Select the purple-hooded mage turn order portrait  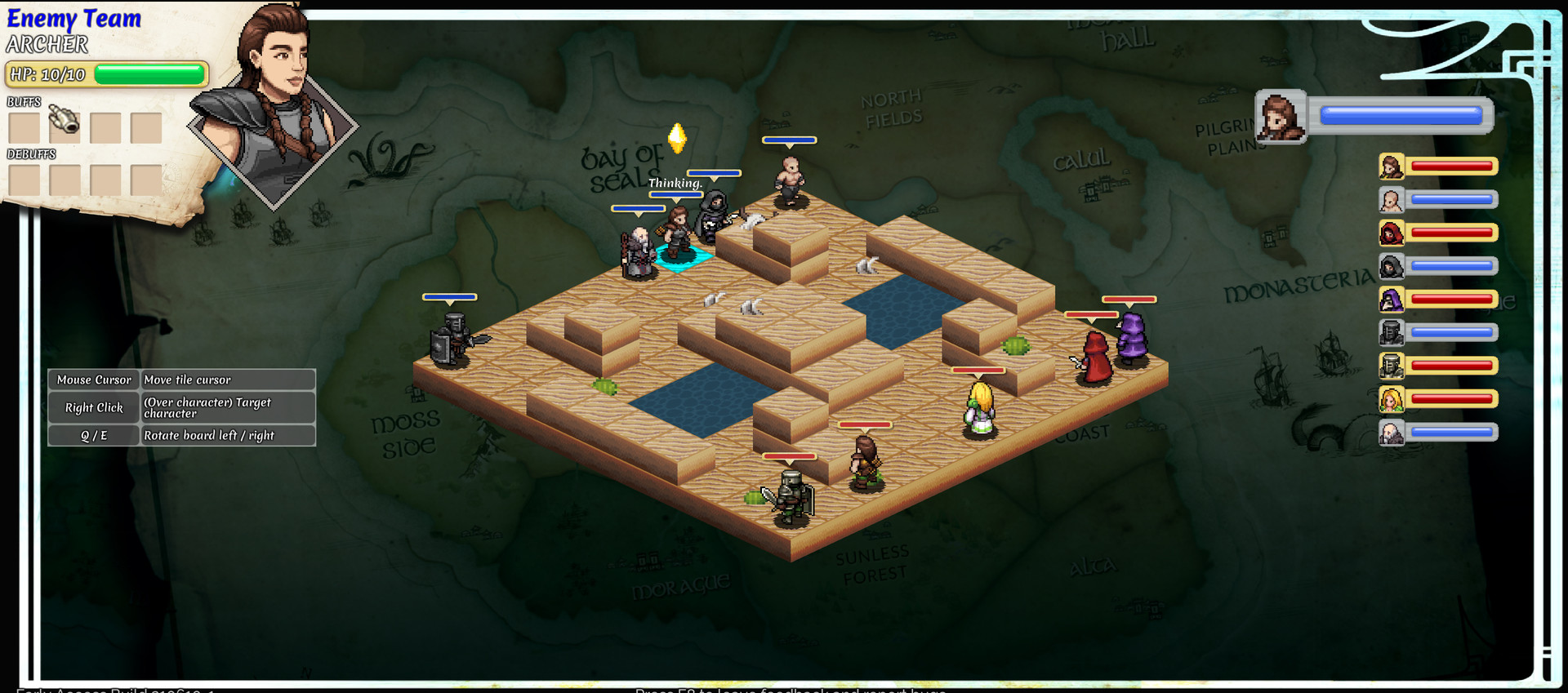(1392, 300)
